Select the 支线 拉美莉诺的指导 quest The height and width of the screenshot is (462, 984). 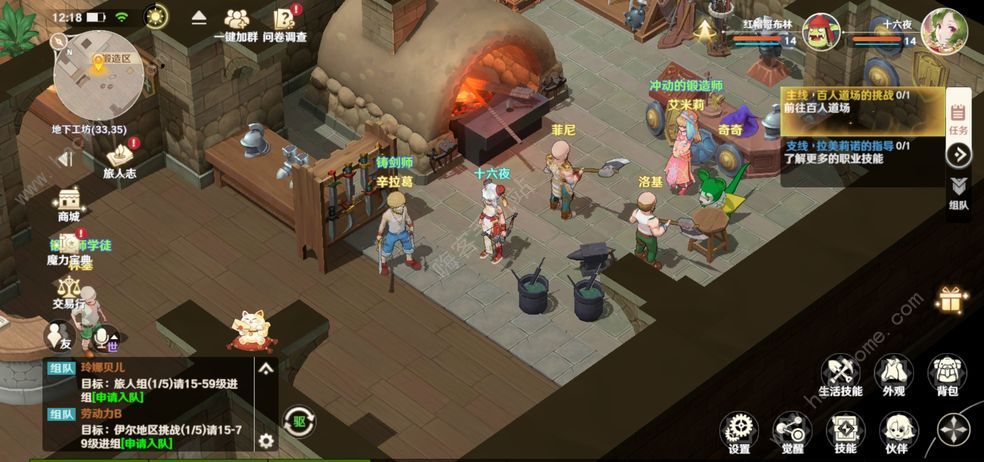click(862, 152)
